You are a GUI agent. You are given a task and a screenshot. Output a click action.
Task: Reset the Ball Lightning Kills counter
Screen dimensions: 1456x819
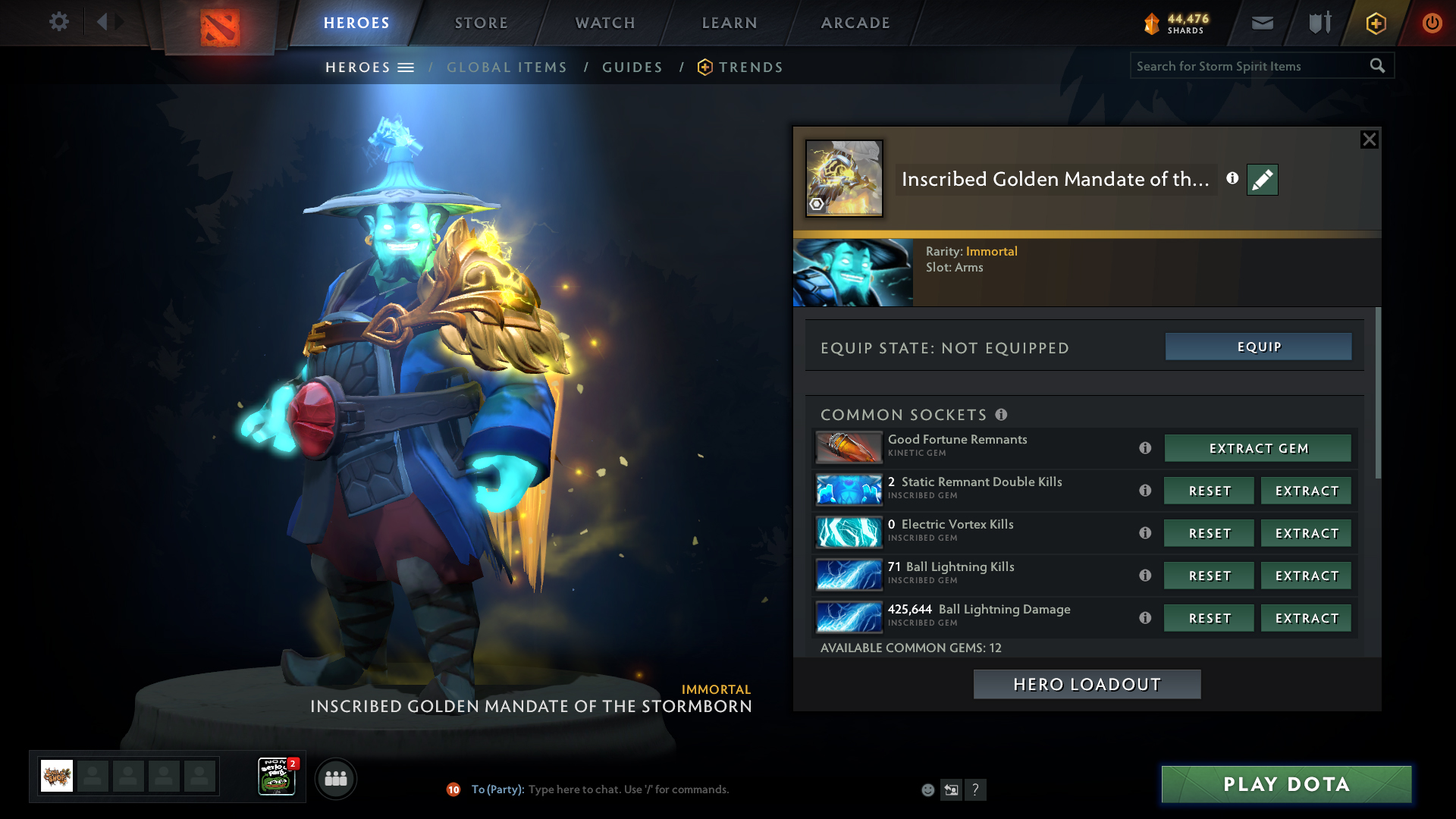tap(1210, 576)
